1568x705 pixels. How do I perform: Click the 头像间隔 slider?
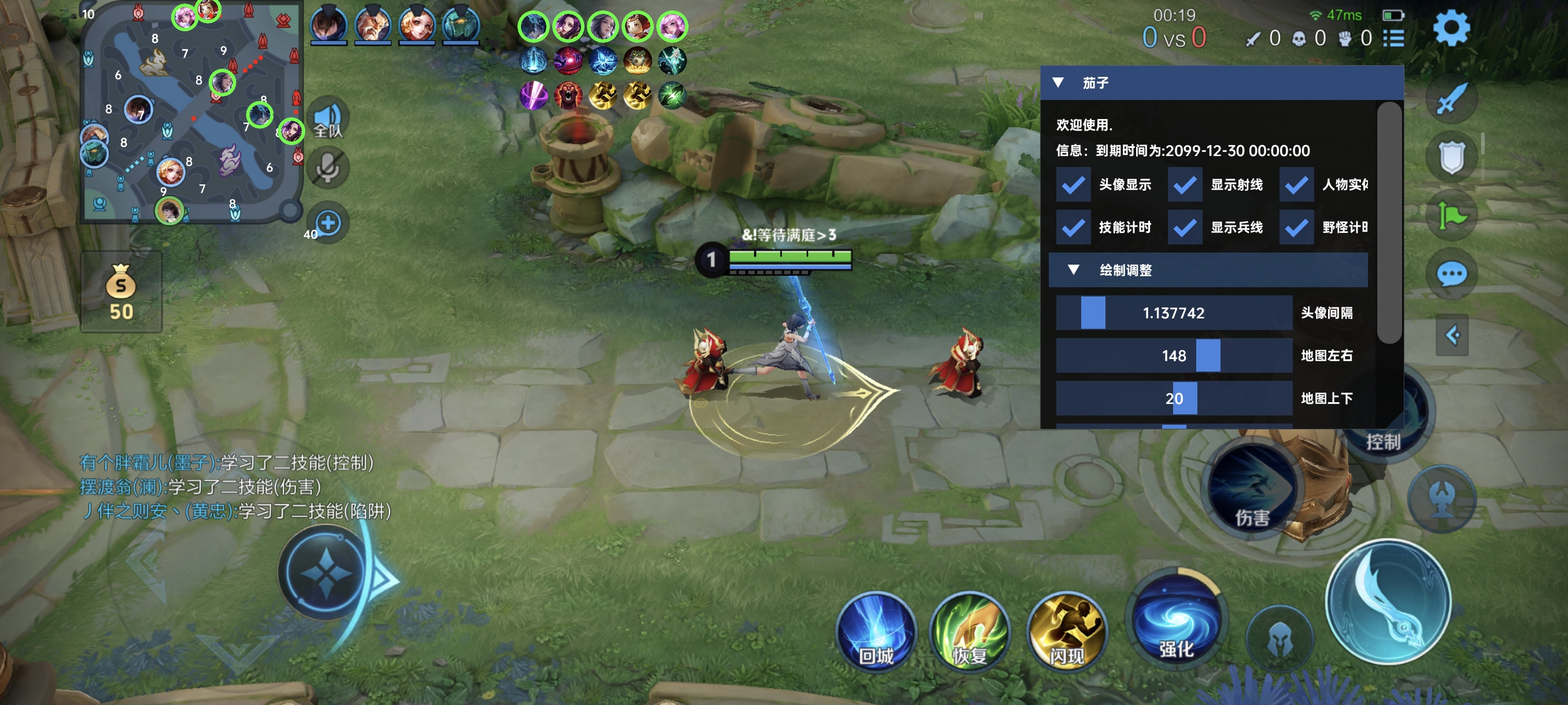[x=1174, y=313]
